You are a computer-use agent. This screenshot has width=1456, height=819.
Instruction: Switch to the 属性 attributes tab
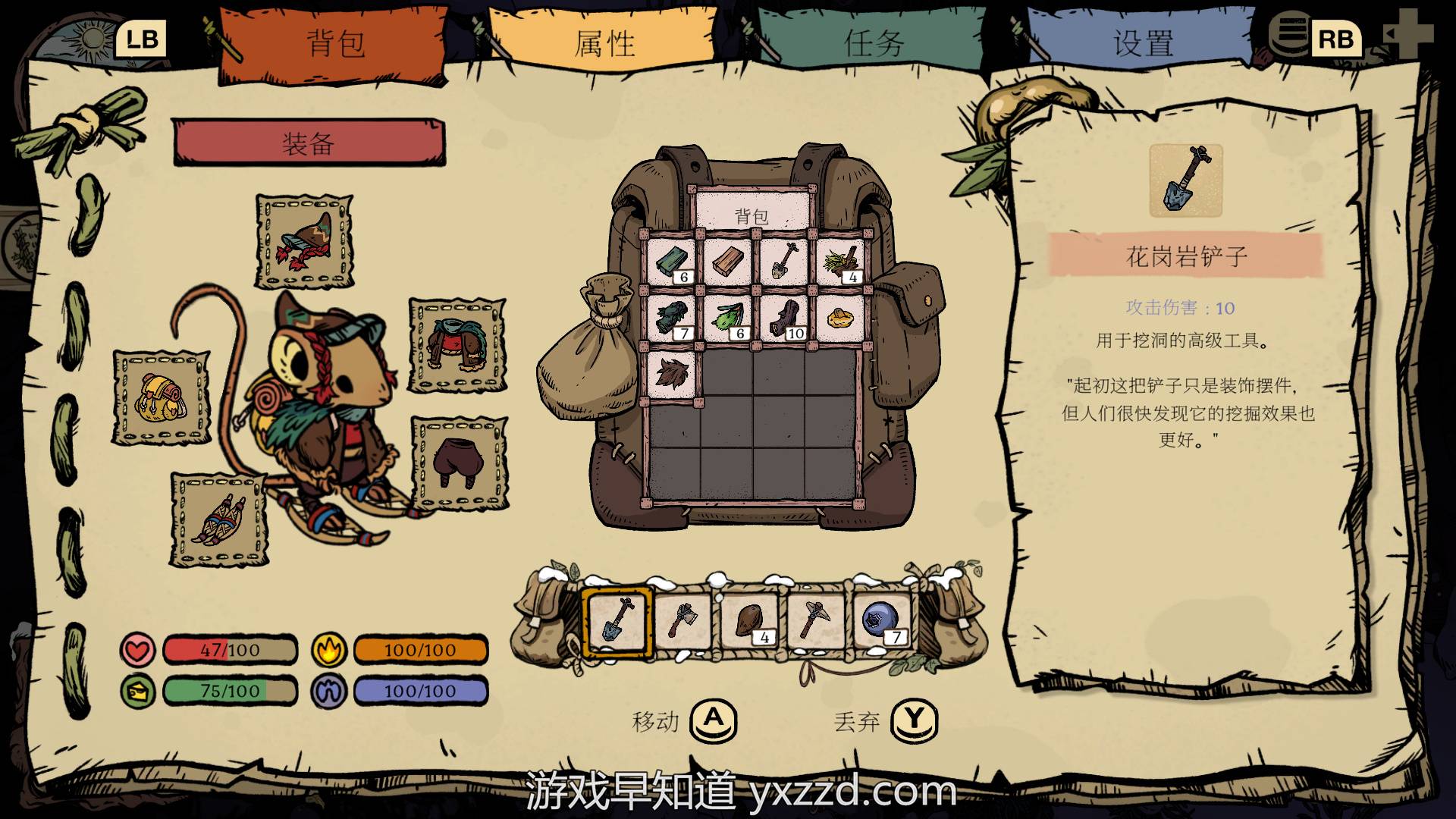pos(604,44)
